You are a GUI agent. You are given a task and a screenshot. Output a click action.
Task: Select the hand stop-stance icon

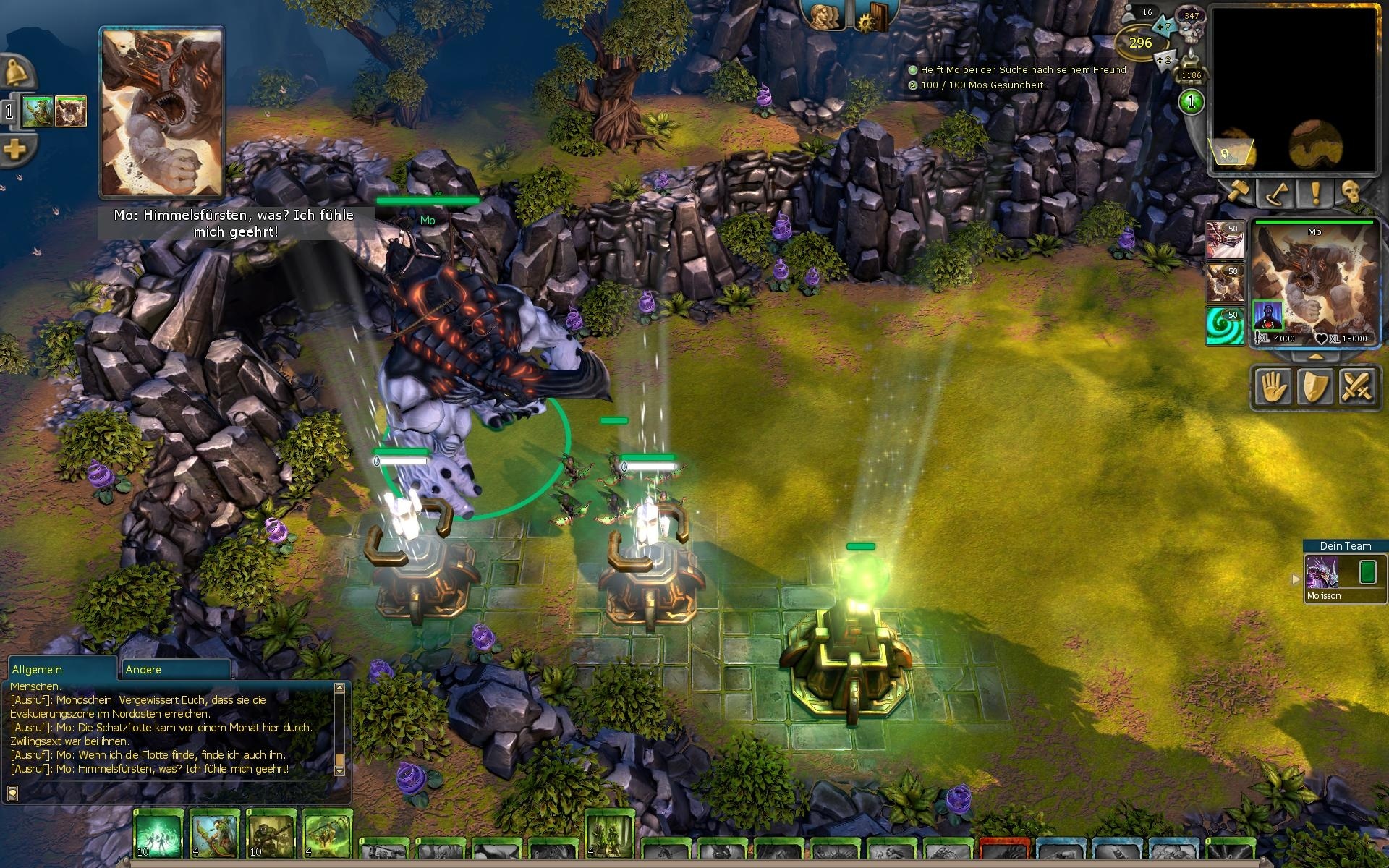(1275, 387)
